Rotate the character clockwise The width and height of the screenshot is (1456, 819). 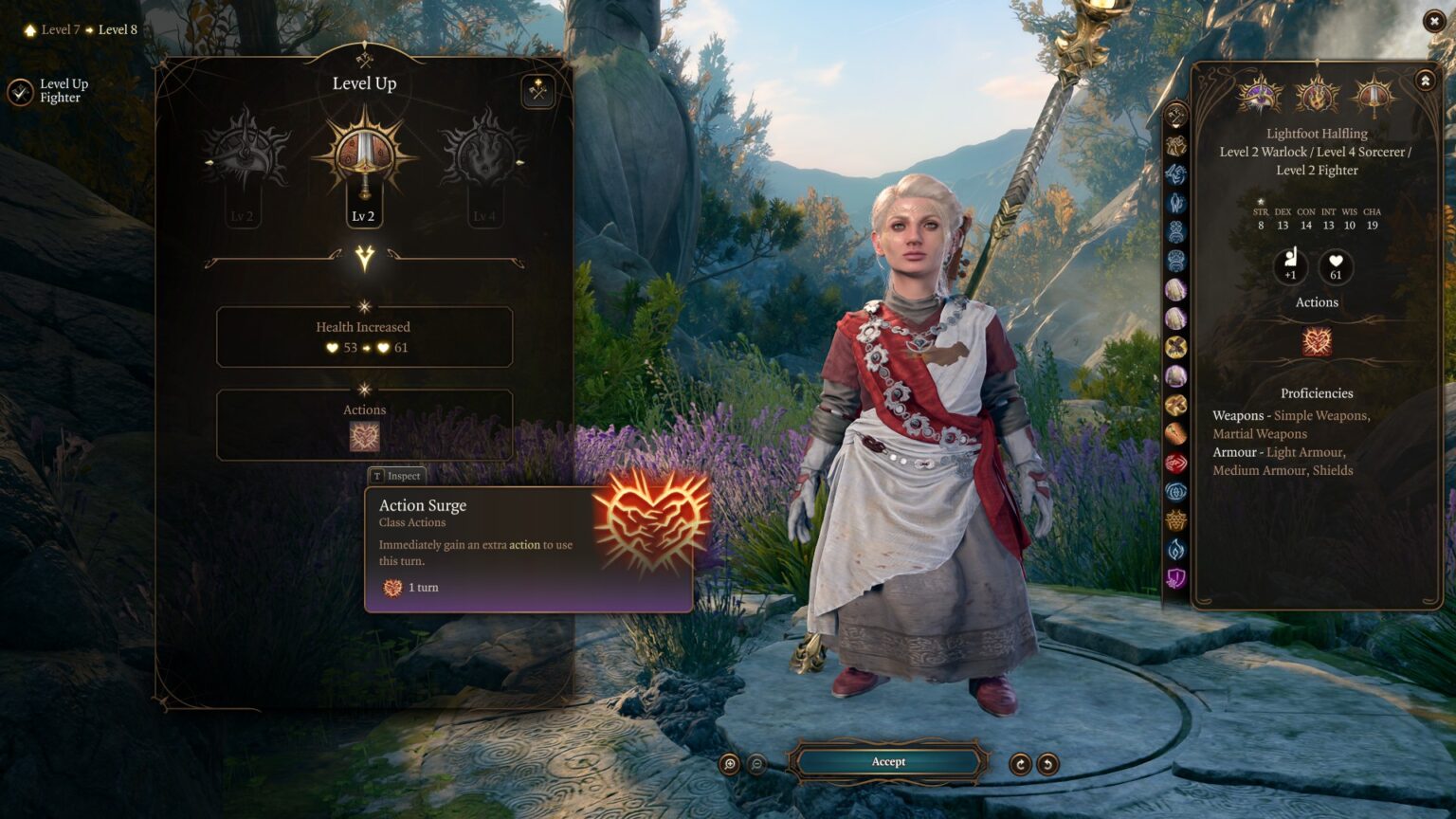(1020, 764)
